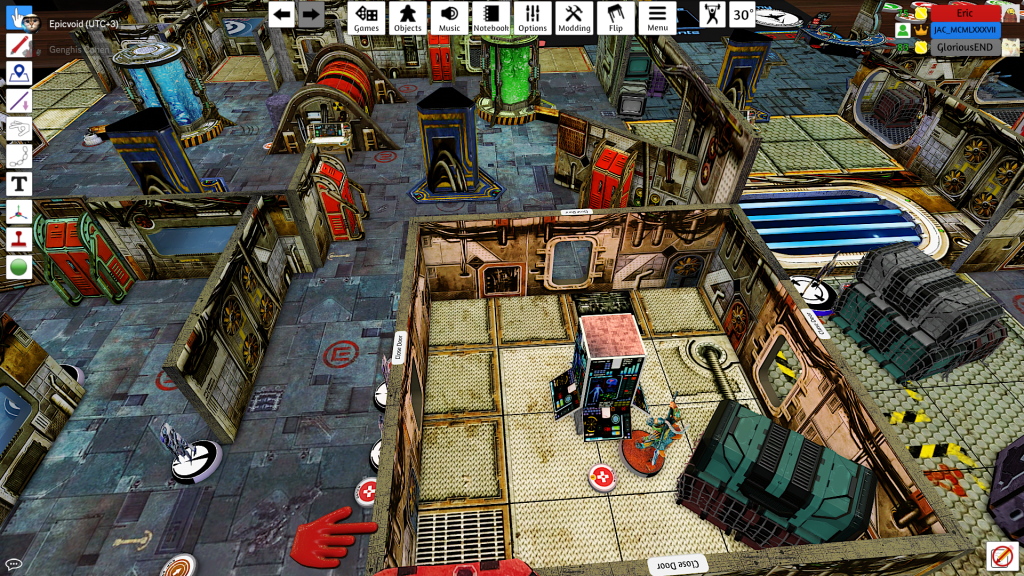The width and height of the screenshot is (1024, 576).
Task: Click the undo left arrow button
Action: coord(283,15)
